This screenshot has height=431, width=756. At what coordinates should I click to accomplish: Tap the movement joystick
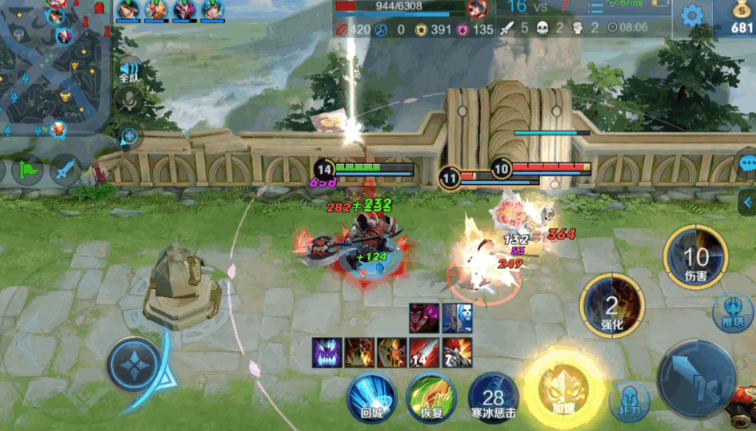(133, 365)
